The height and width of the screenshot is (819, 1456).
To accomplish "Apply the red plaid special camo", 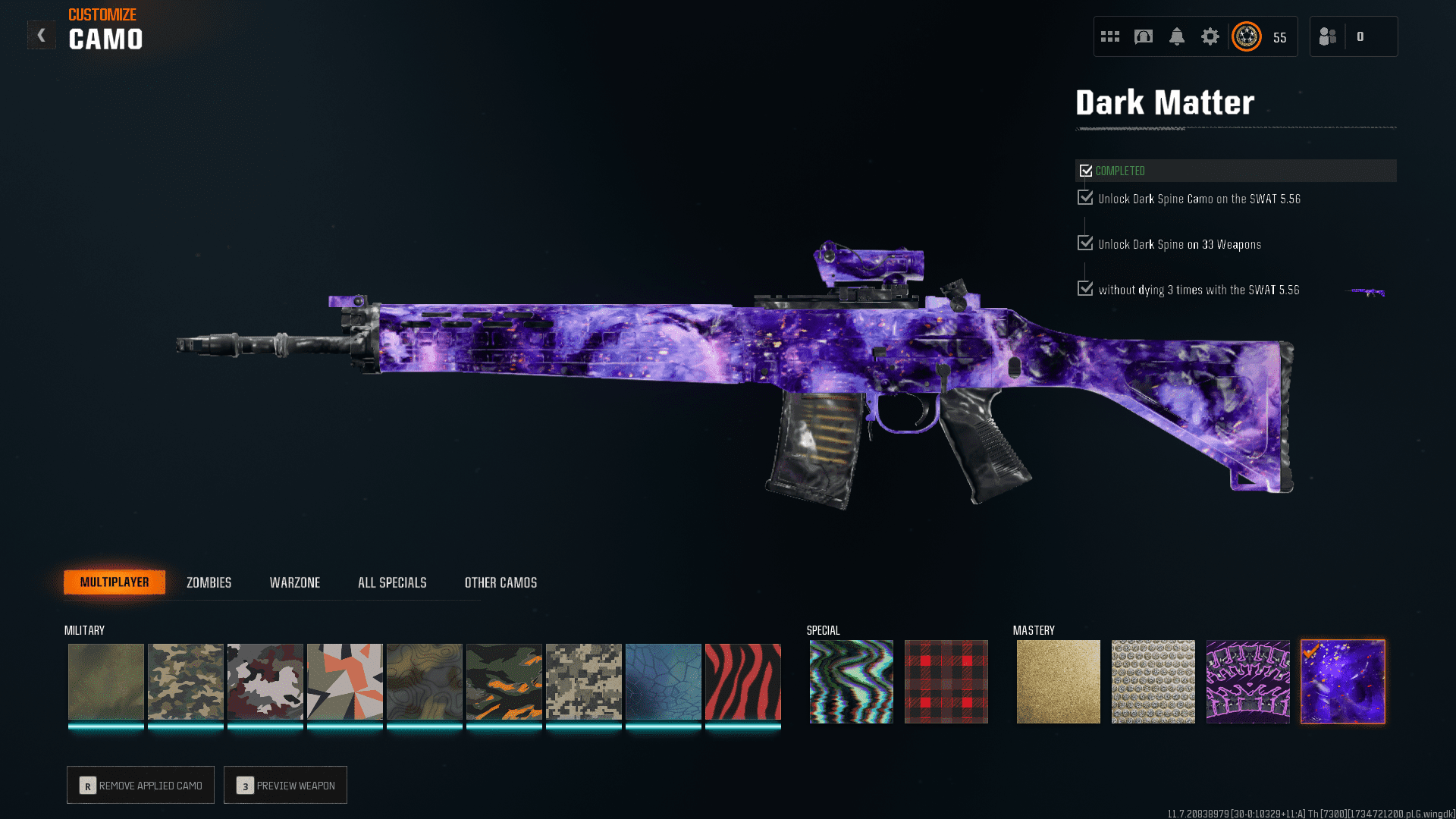I will tap(946, 681).
